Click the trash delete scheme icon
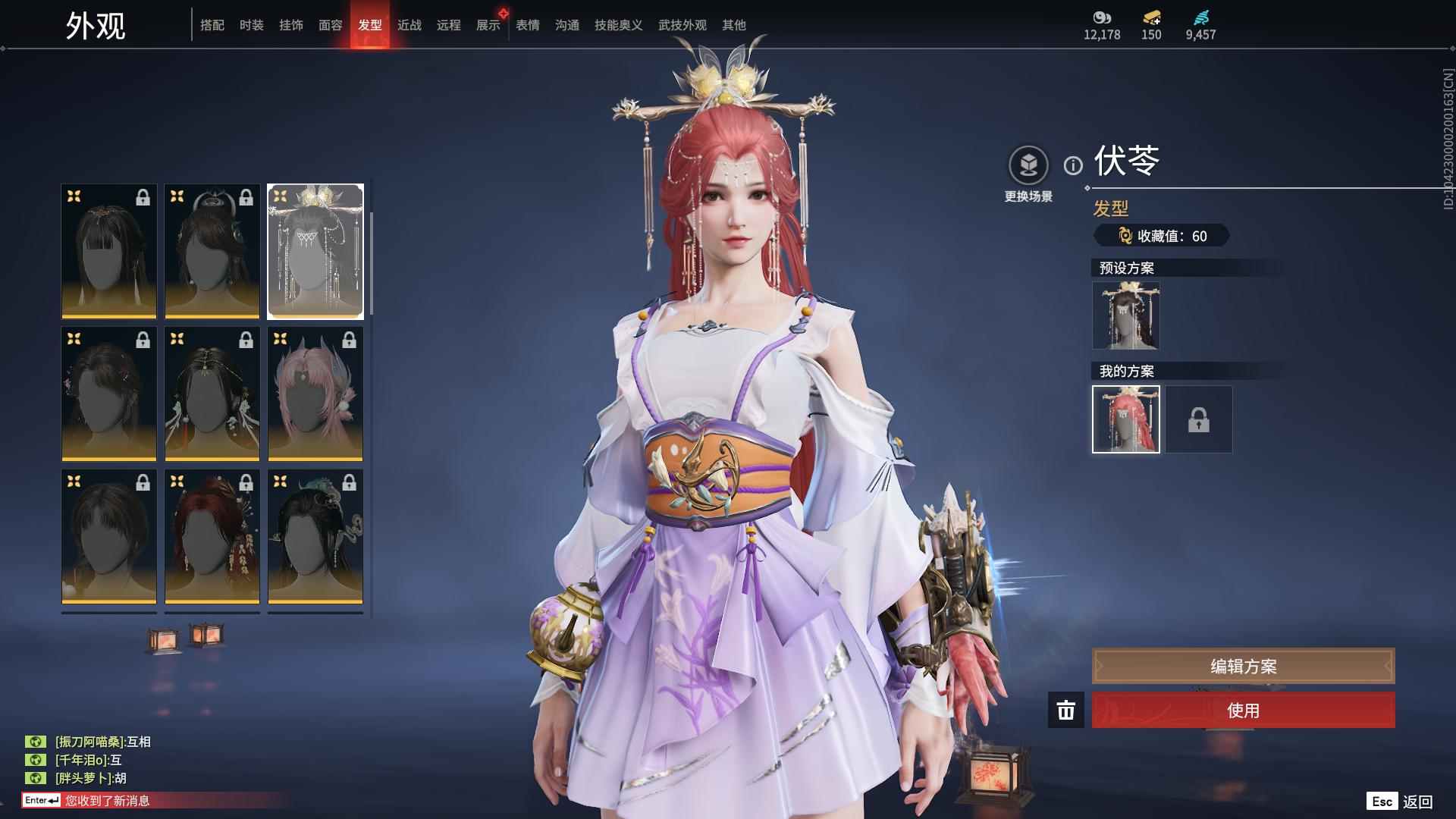 tap(1065, 711)
